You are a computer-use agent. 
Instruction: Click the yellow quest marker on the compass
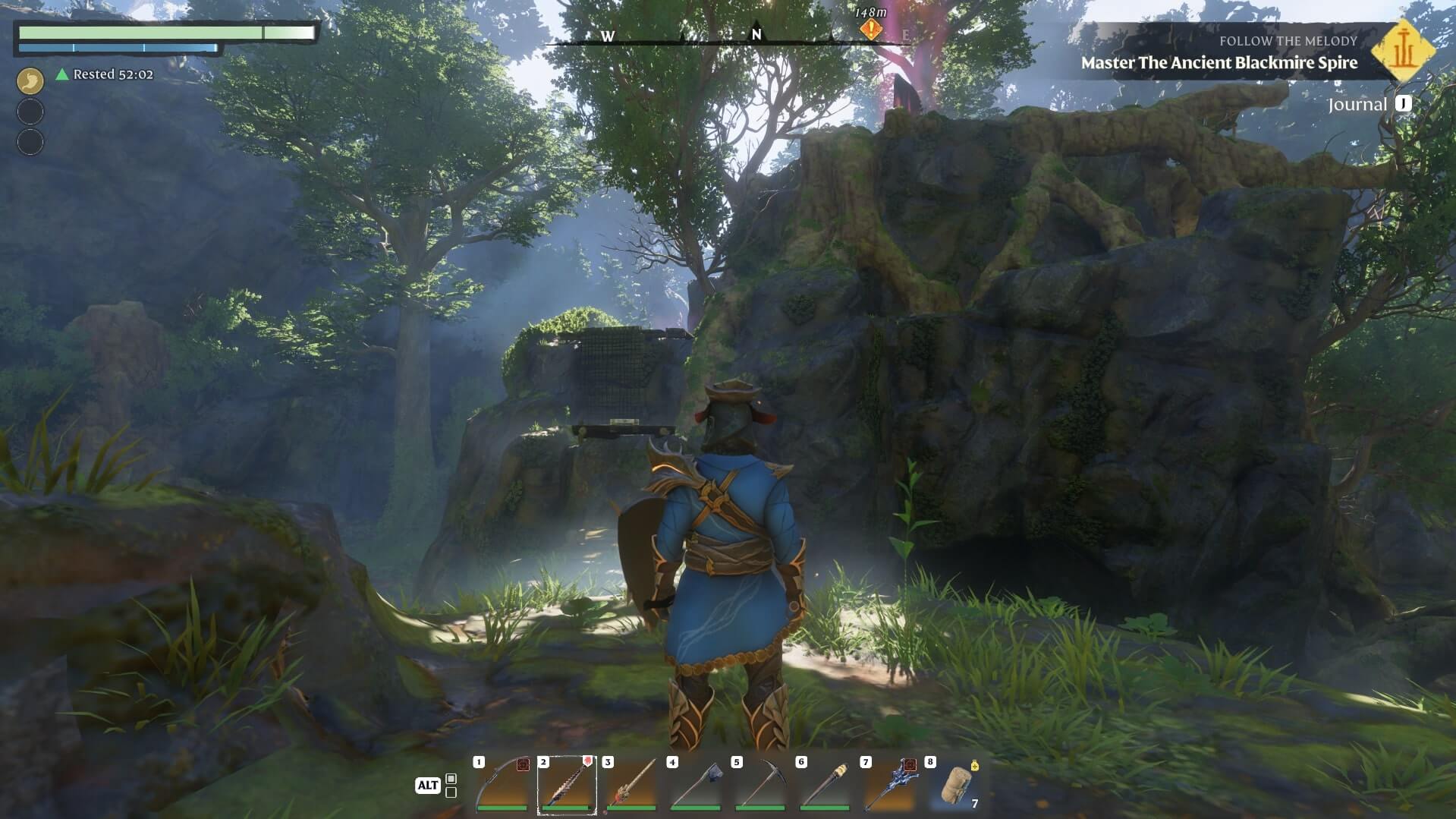871,30
